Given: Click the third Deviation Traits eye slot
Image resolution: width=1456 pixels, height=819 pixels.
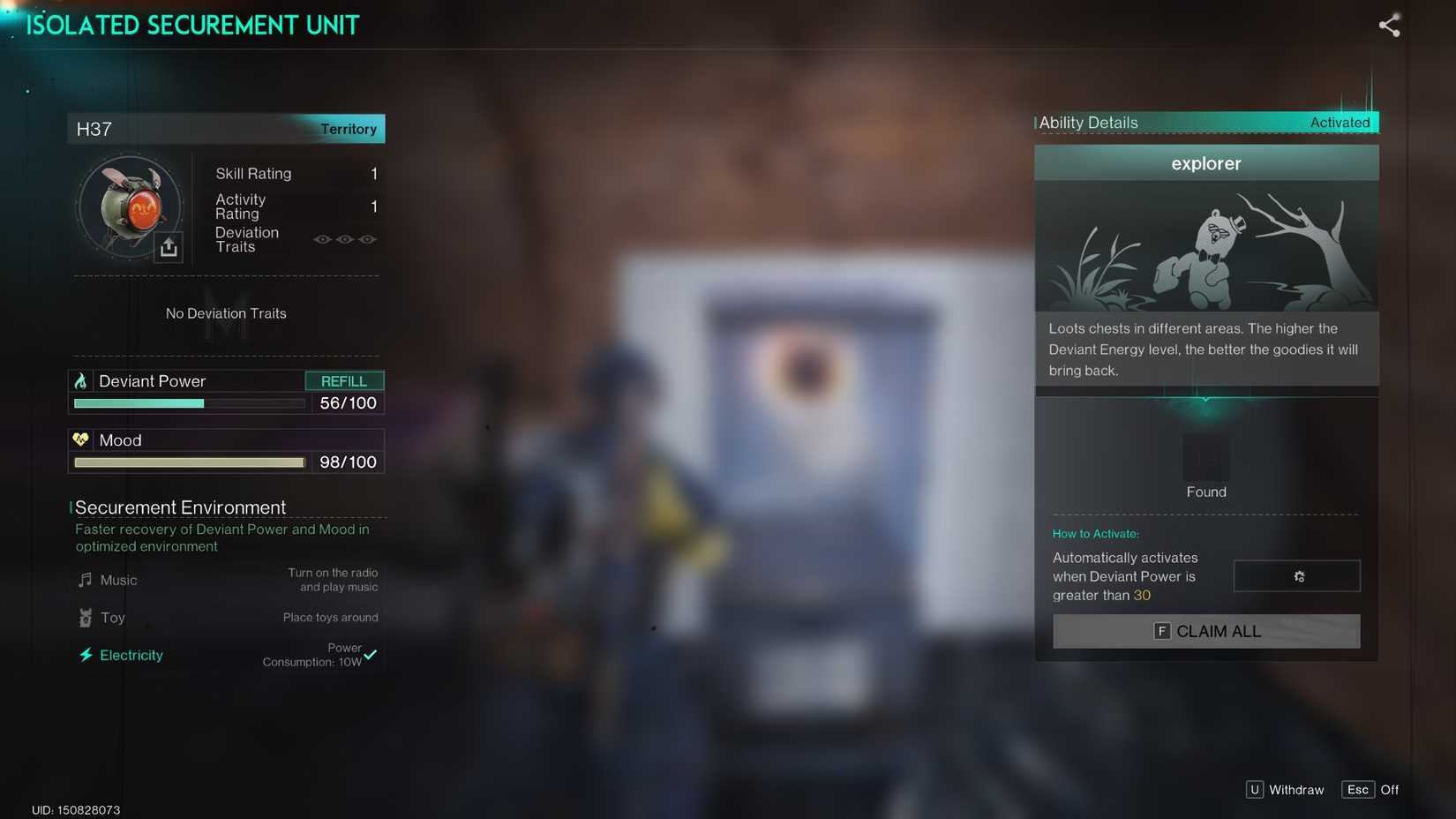Looking at the screenshot, I should (x=366, y=239).
